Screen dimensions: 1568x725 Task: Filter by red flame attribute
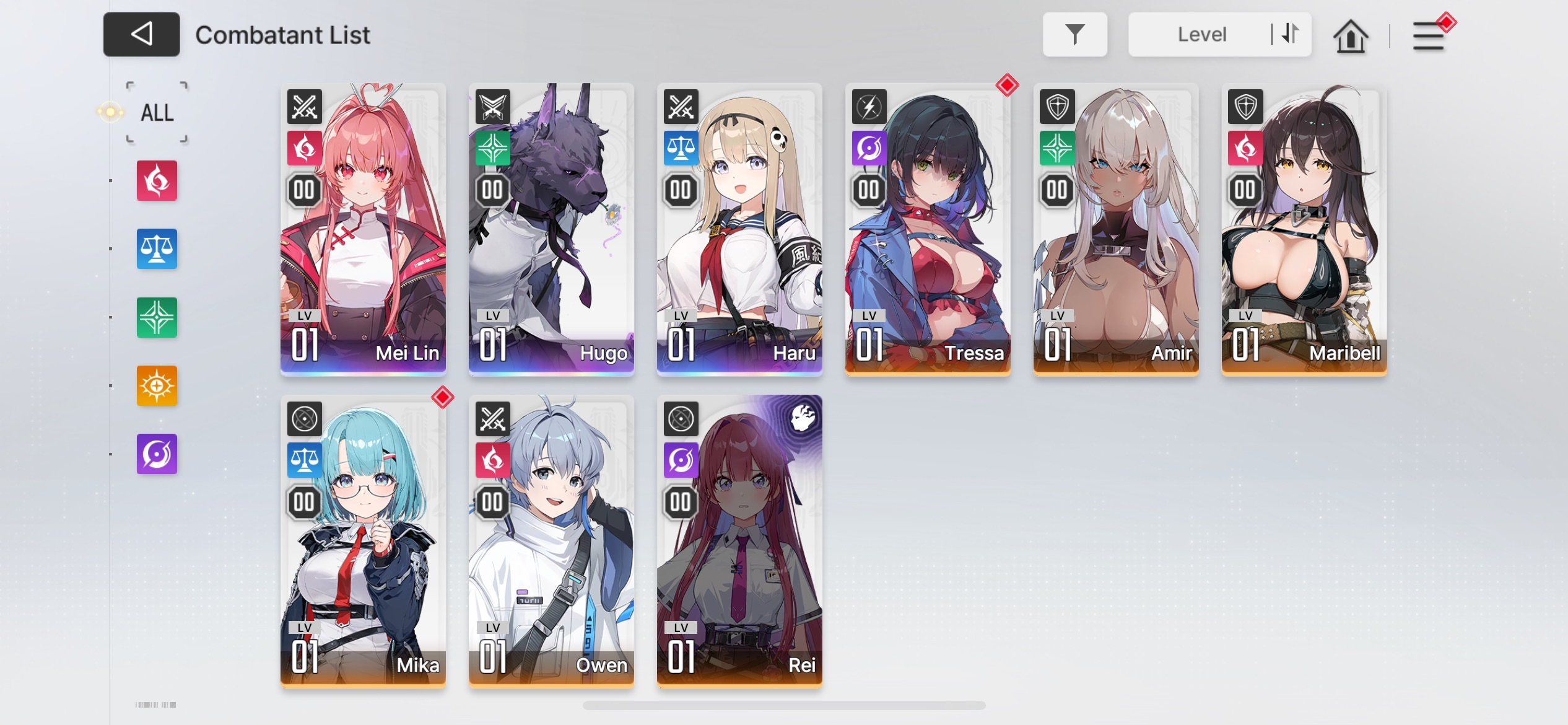pyautogui.click(x=157, y=181)
